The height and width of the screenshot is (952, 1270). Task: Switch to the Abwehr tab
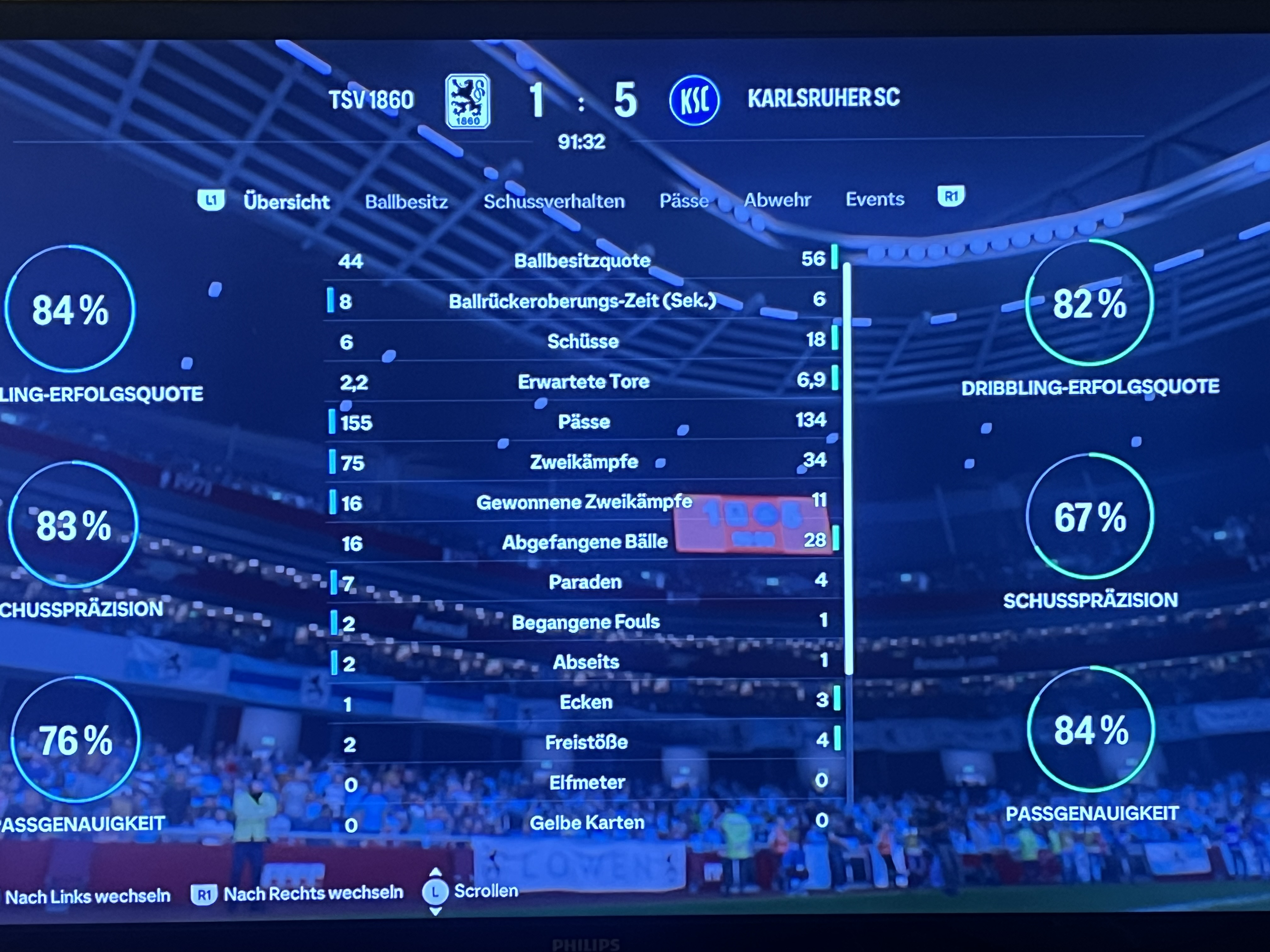click(x=777, y=200)
